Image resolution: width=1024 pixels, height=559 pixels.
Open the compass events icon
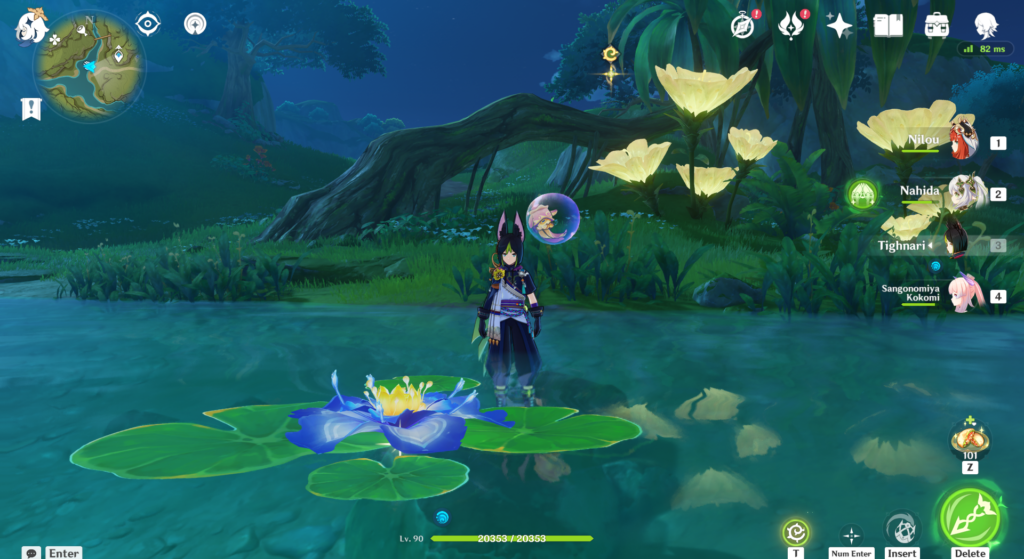click(x=742, y=25)
